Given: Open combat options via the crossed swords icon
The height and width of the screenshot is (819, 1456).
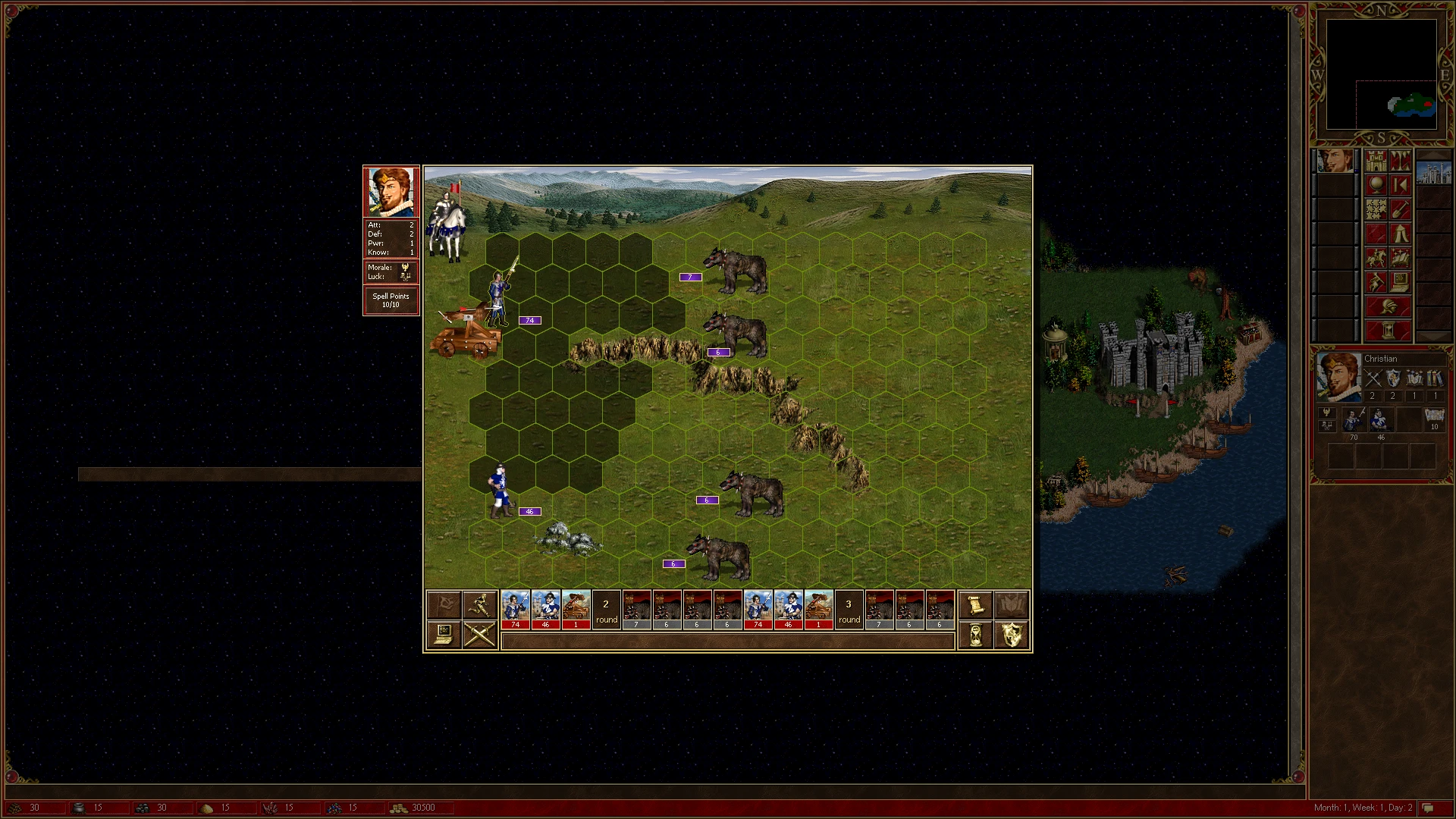Looking at the screenshot, I should 480,635.
